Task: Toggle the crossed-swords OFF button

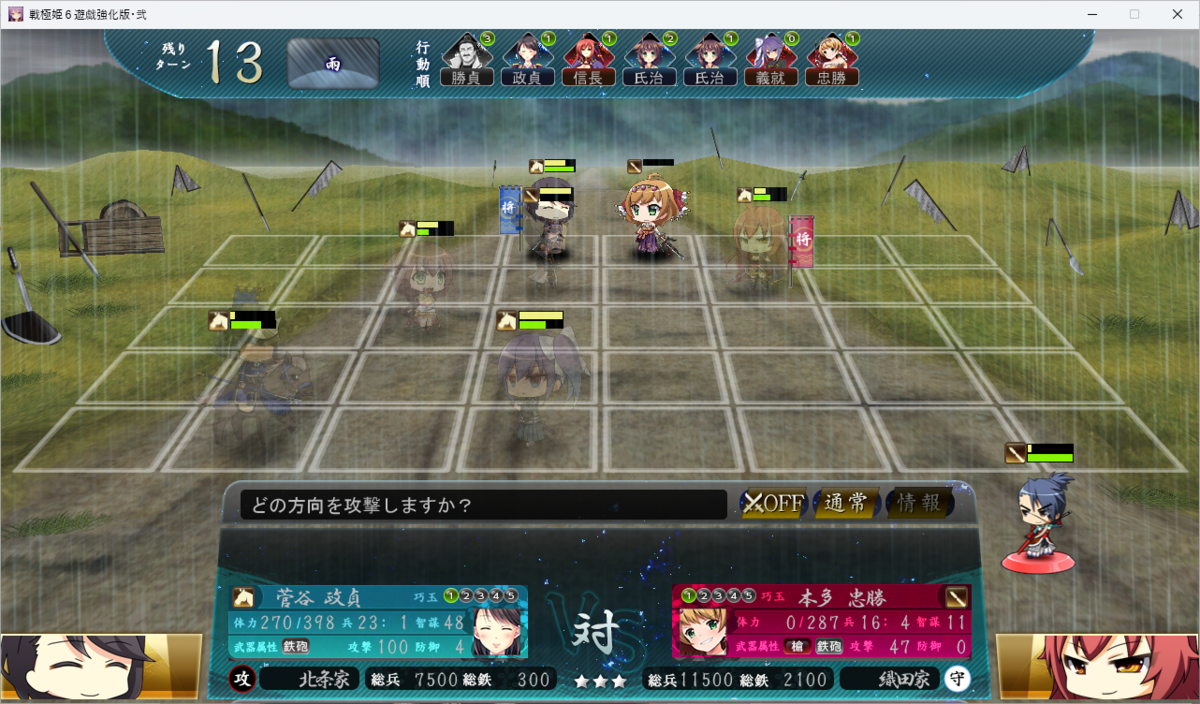Action: (x=774, y=503)
